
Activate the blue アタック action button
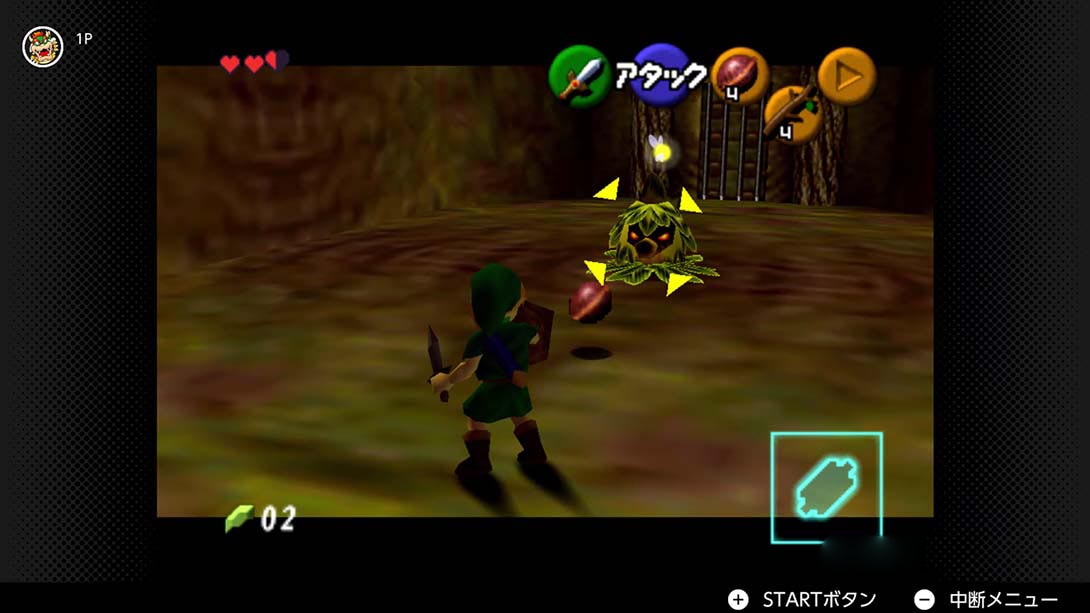point(661,75)
